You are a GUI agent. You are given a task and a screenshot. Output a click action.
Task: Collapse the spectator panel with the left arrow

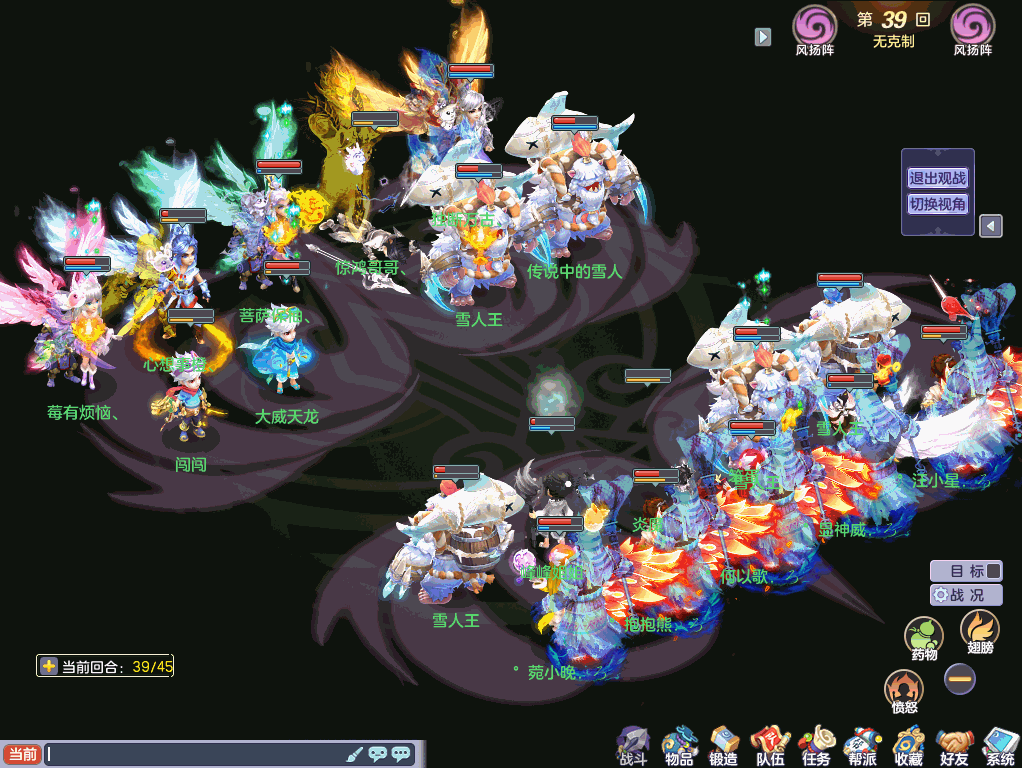[989, 226]
